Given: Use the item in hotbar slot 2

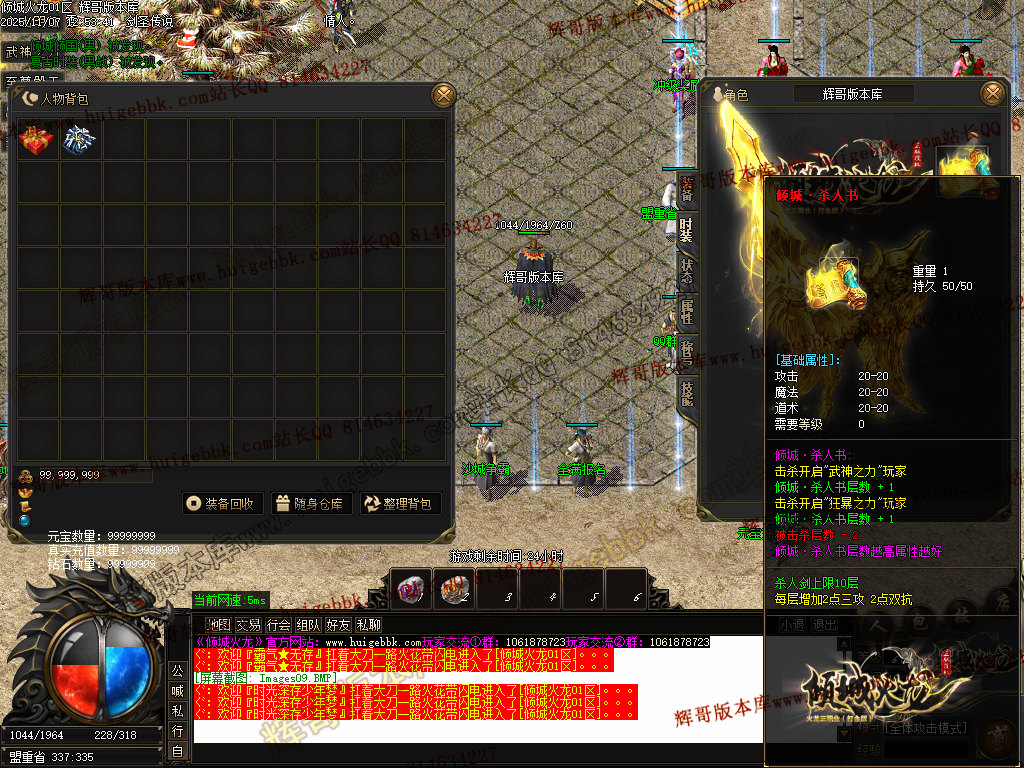Looking at the screenshot, I should pyautogui.click(x=454, y=590).
